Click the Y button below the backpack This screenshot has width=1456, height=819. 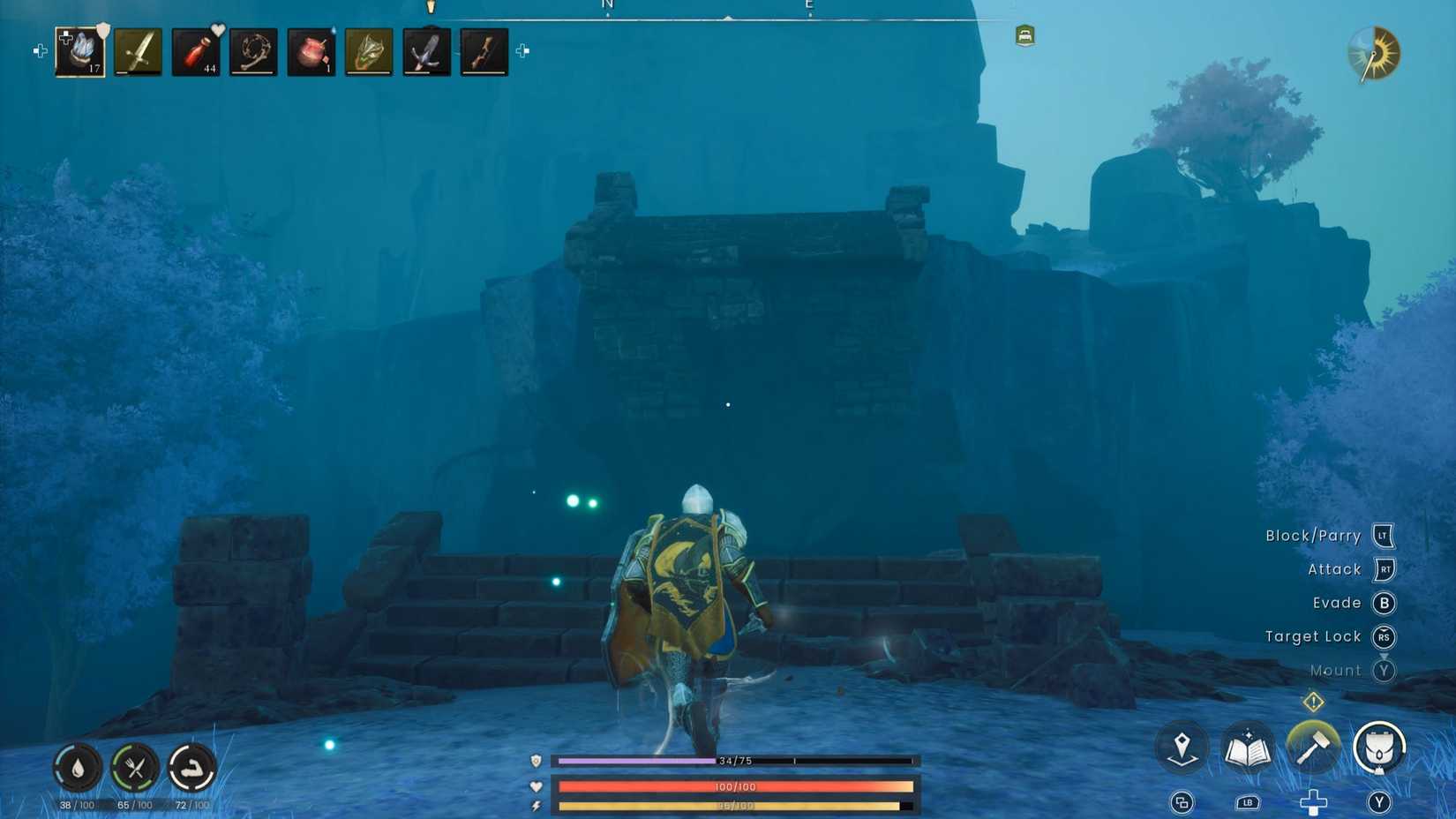1378,803
